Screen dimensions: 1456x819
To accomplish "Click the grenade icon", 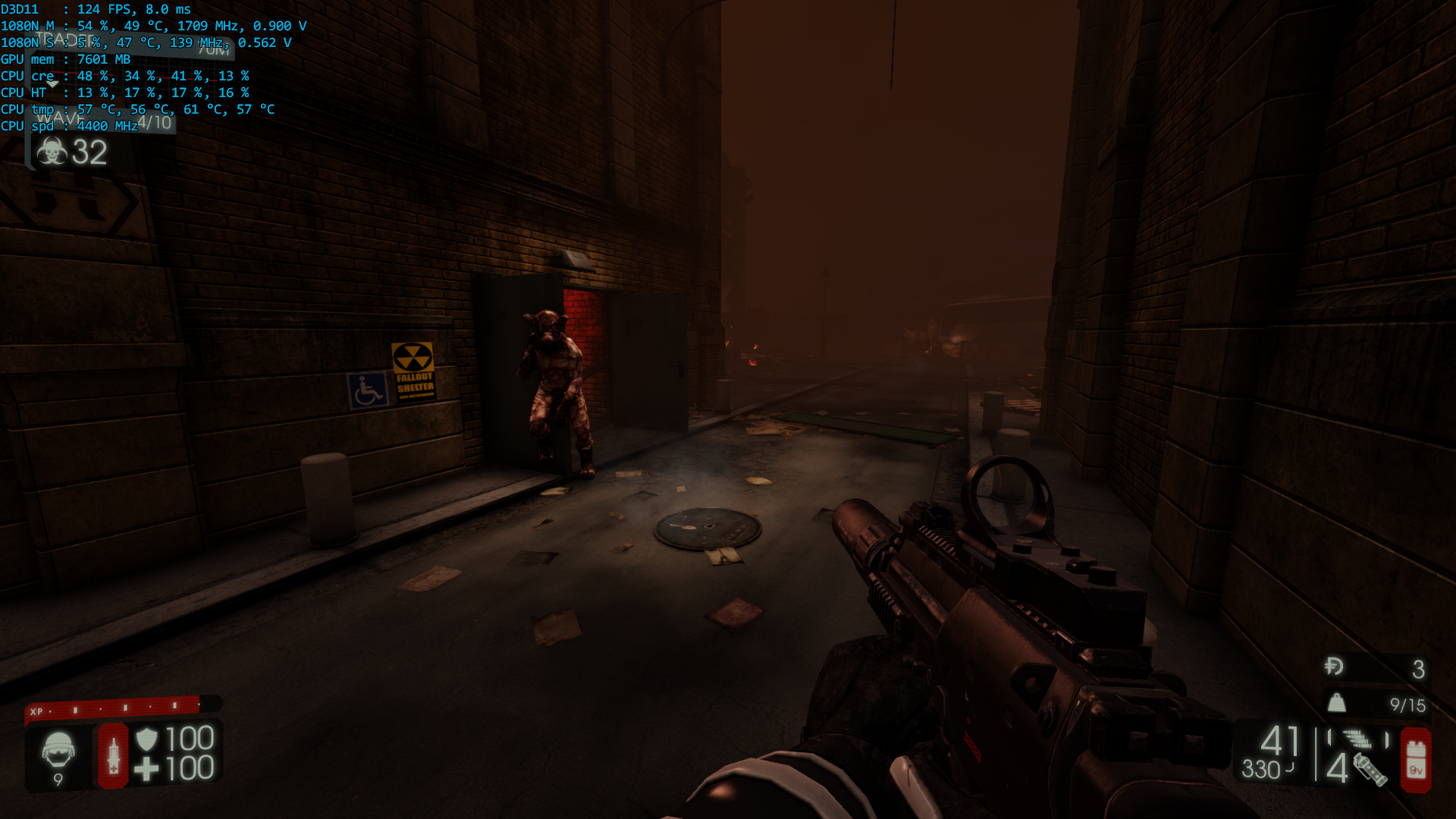I will (1370, 769).
